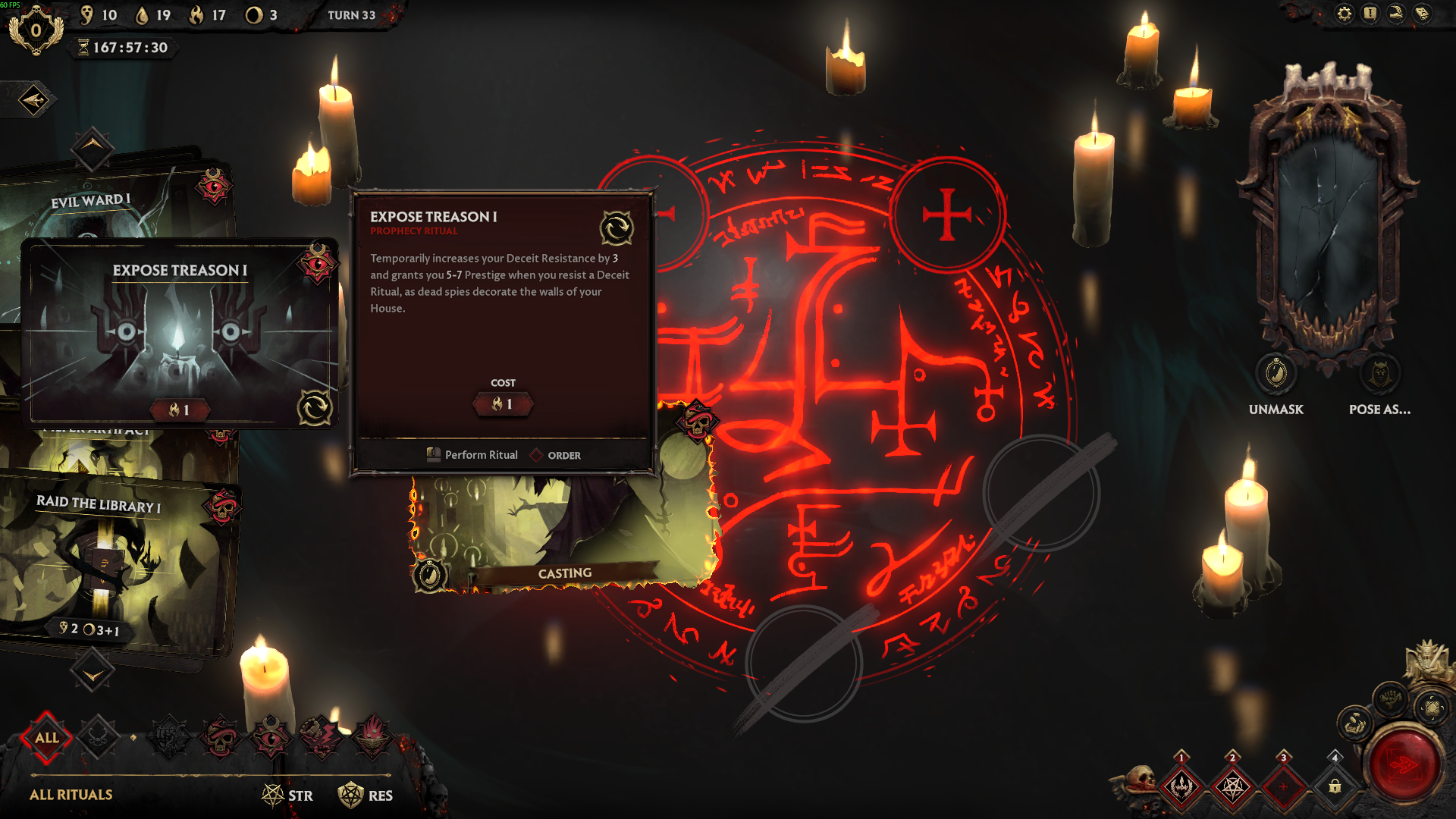
Task: Click the Unmask button
Action: tap(1276, 375)
